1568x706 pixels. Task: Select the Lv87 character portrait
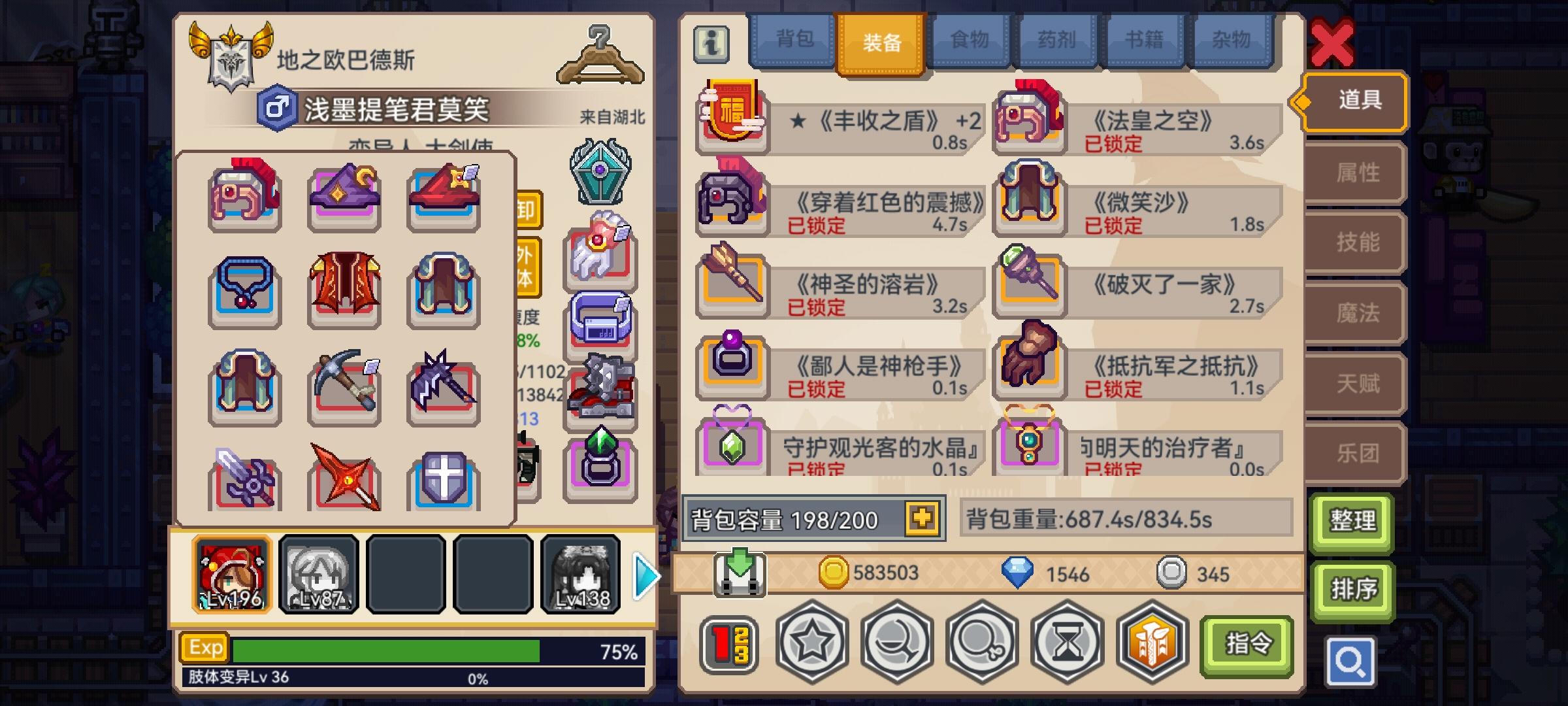319,575
